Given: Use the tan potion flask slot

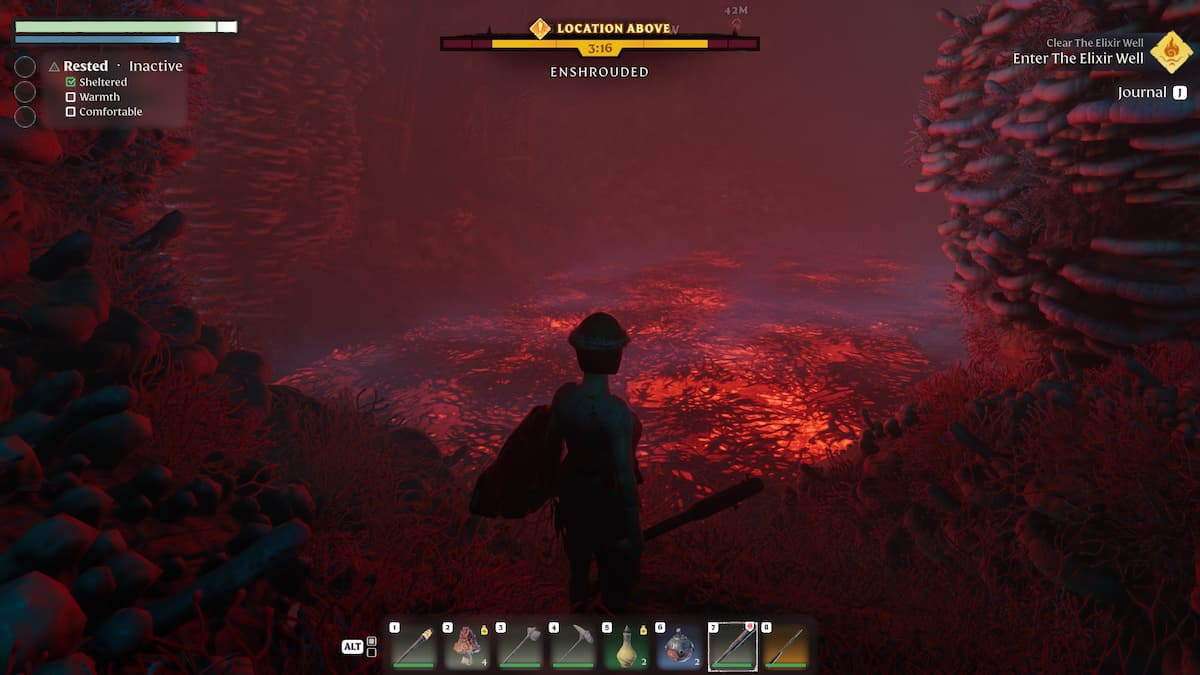Looking at the screenshot, I should coord(626,647).
